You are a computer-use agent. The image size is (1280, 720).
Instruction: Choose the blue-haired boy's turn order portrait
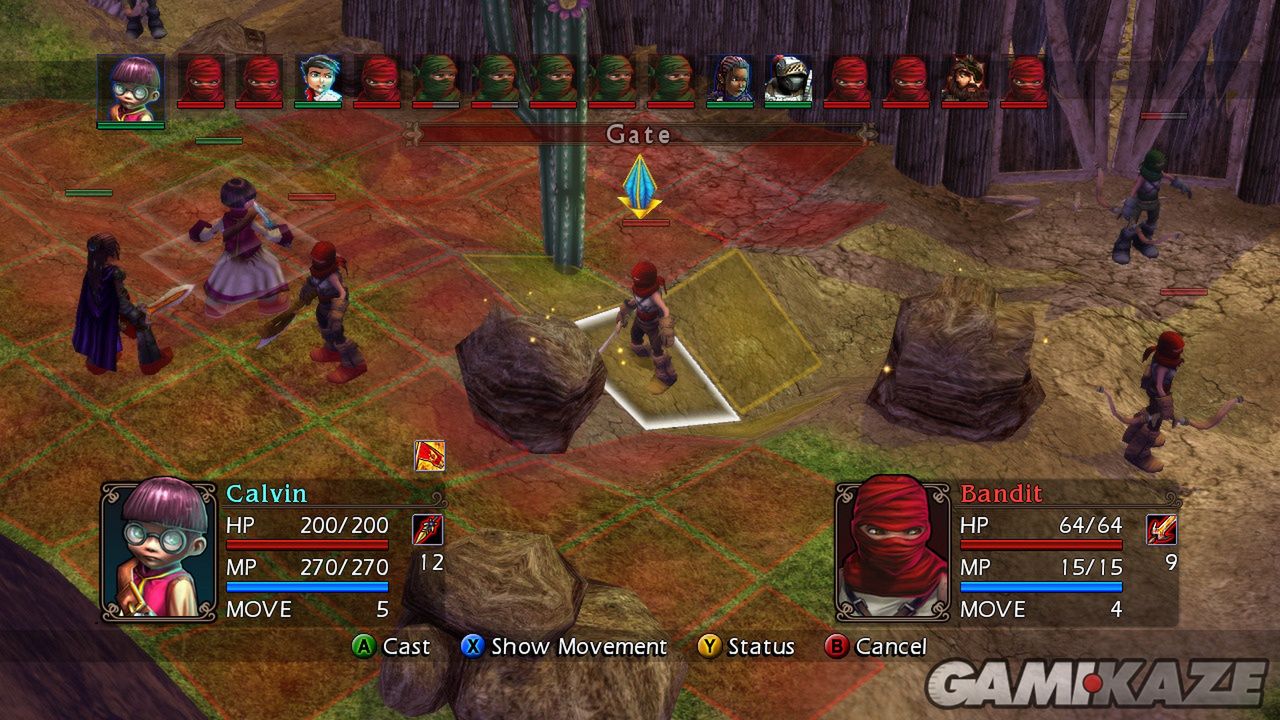tap(319, 79)
